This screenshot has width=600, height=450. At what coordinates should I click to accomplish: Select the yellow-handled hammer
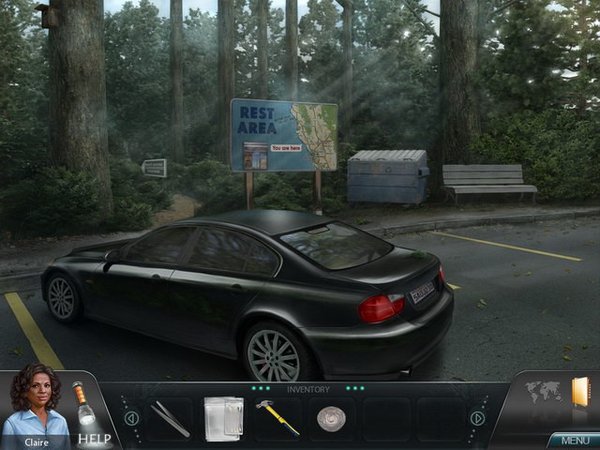pyautogui.click(x=277, y=417)
